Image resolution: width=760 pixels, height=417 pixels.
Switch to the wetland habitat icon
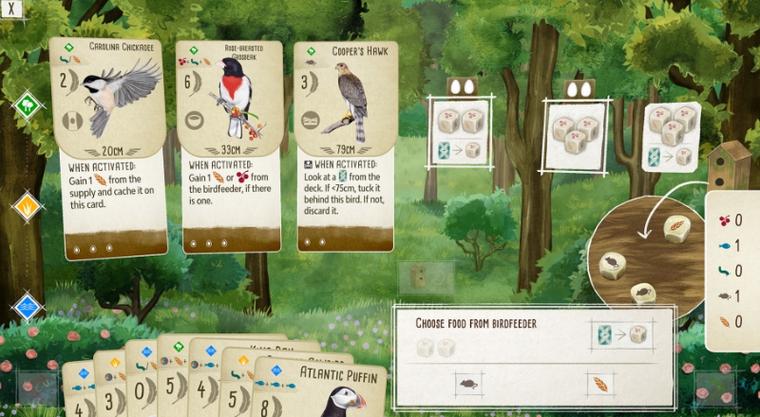click(27, 306)
